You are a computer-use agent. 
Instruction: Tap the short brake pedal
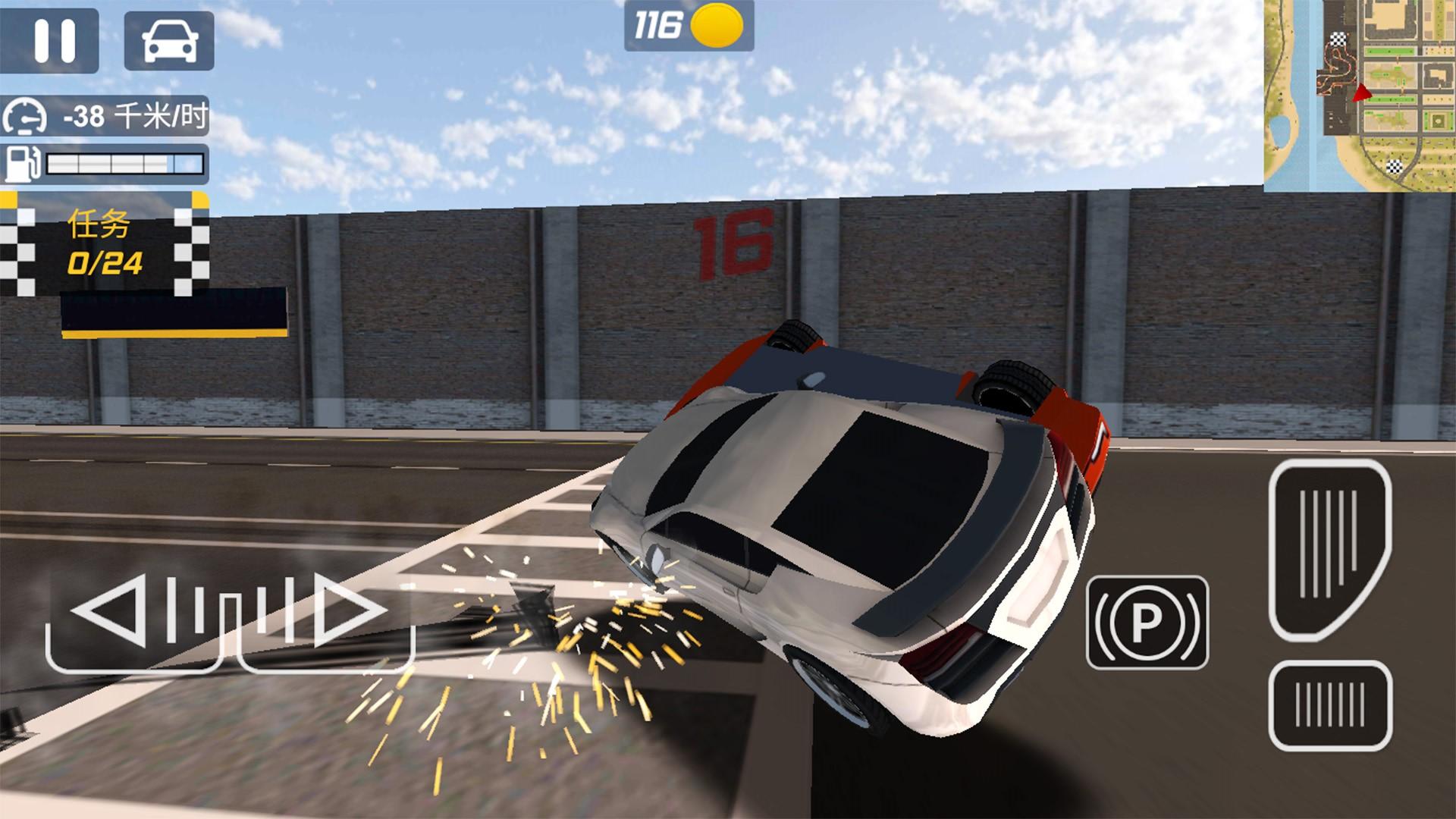point(1329,706)
